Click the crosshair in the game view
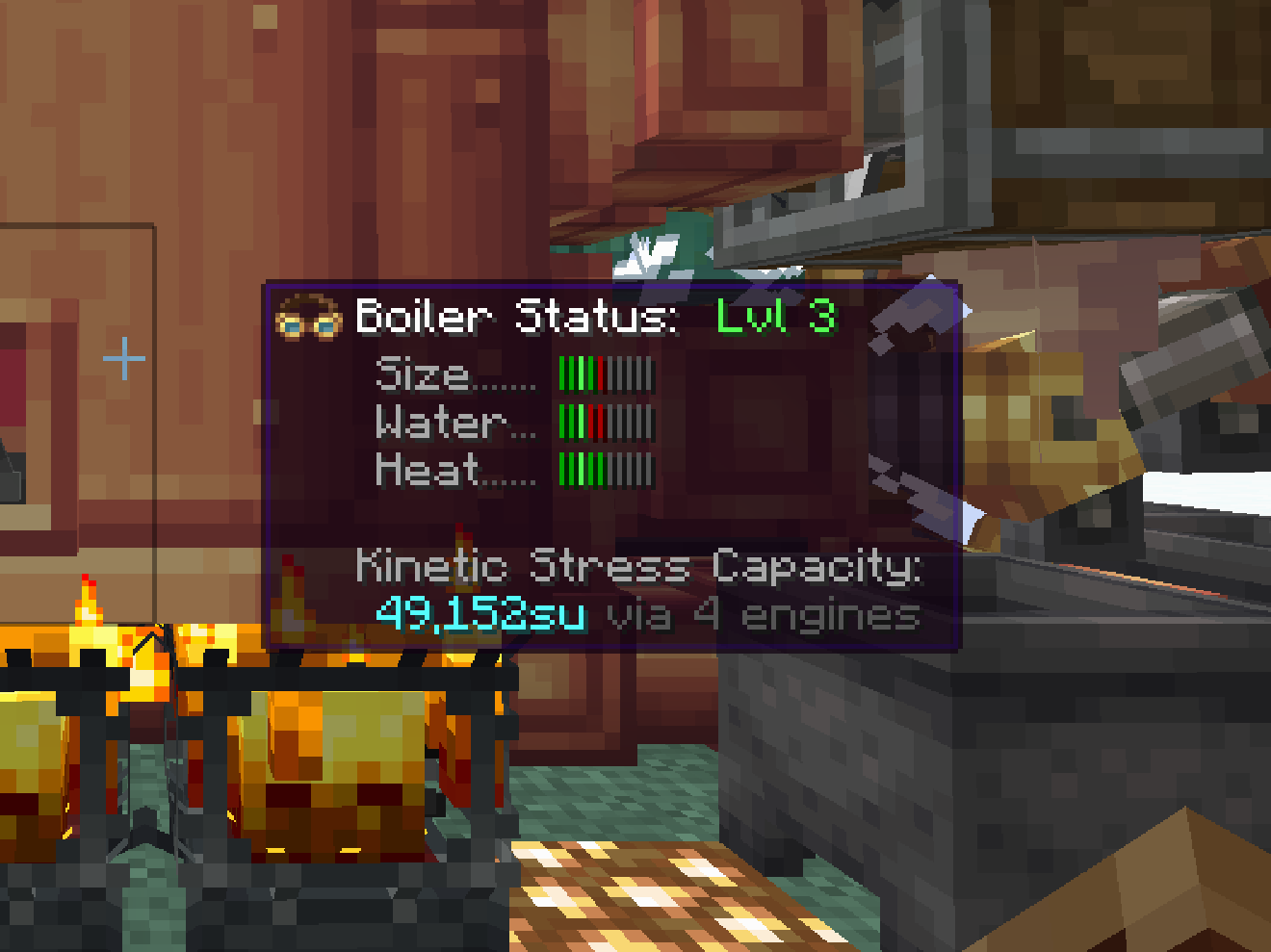Viewport: 1271px width, 952px height. click(x=123, y=358)
